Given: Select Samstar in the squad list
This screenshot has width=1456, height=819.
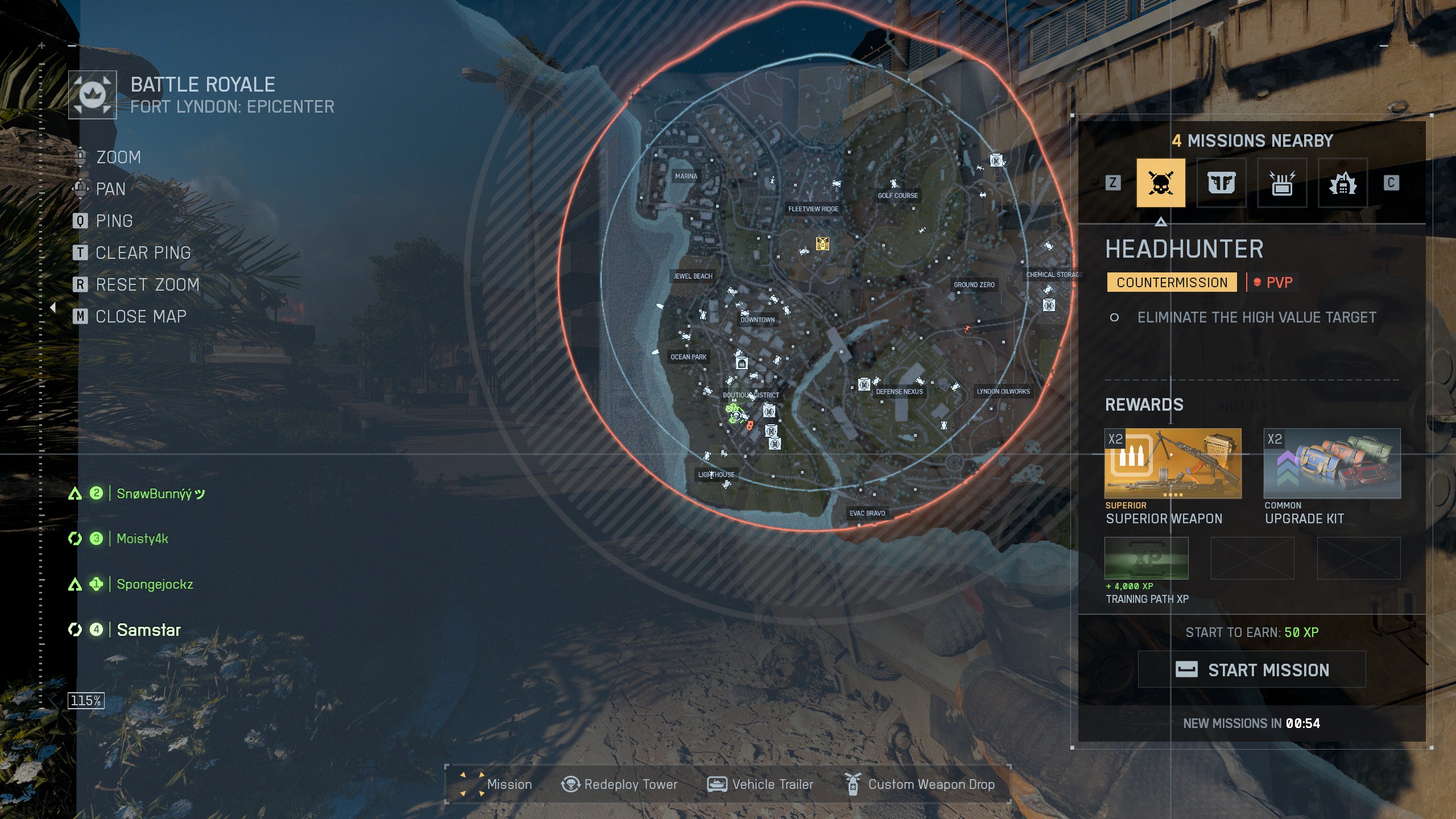Looking at the screenshot, I should pos(148,630).
